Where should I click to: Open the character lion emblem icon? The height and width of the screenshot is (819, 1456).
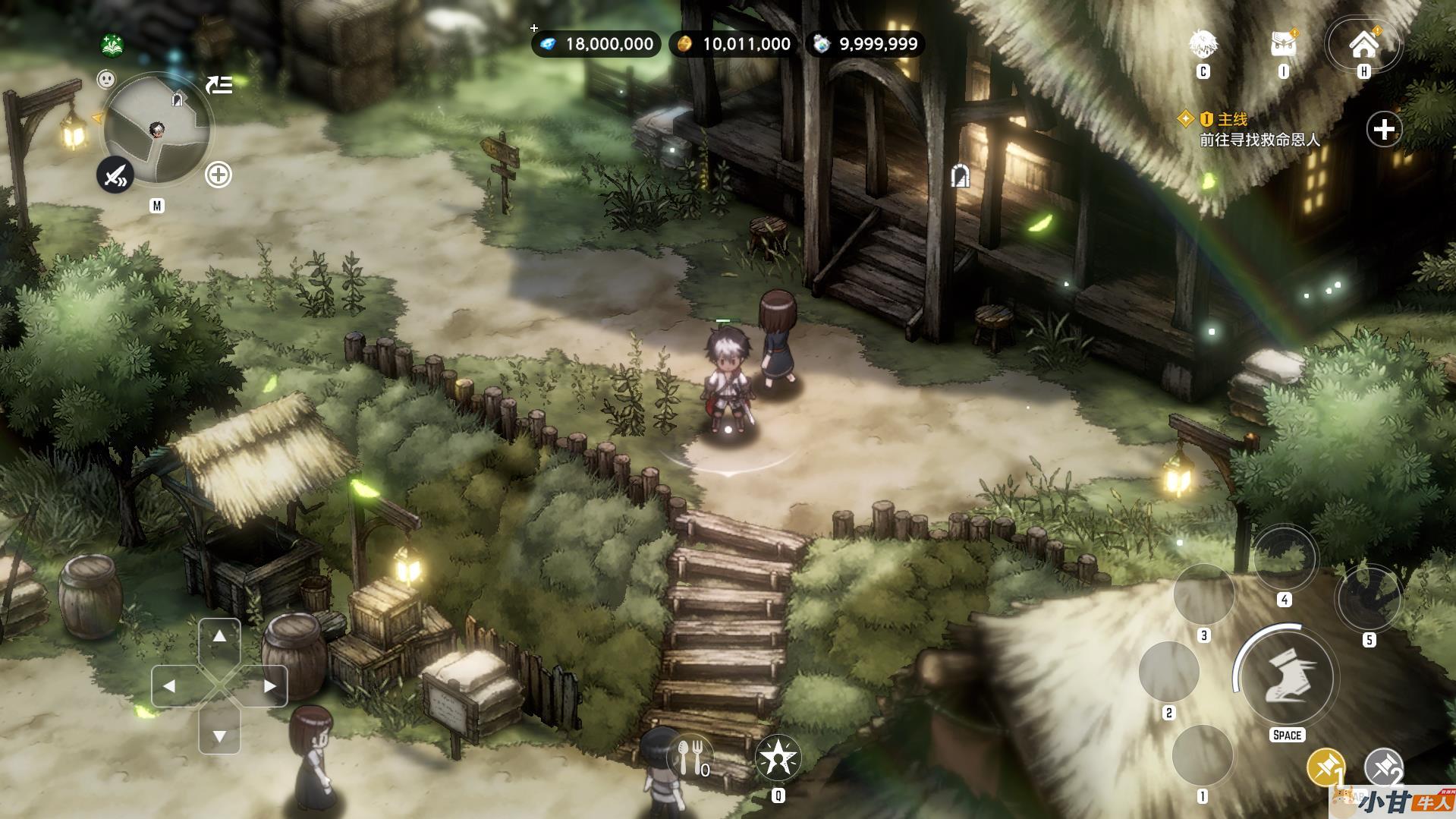[1203, 45]
